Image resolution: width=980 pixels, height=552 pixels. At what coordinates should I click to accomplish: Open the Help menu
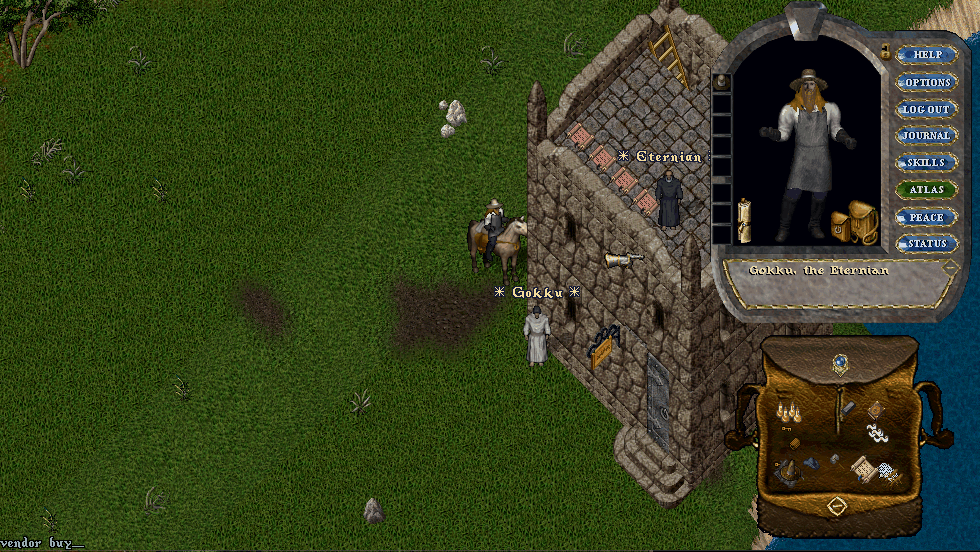927,55
